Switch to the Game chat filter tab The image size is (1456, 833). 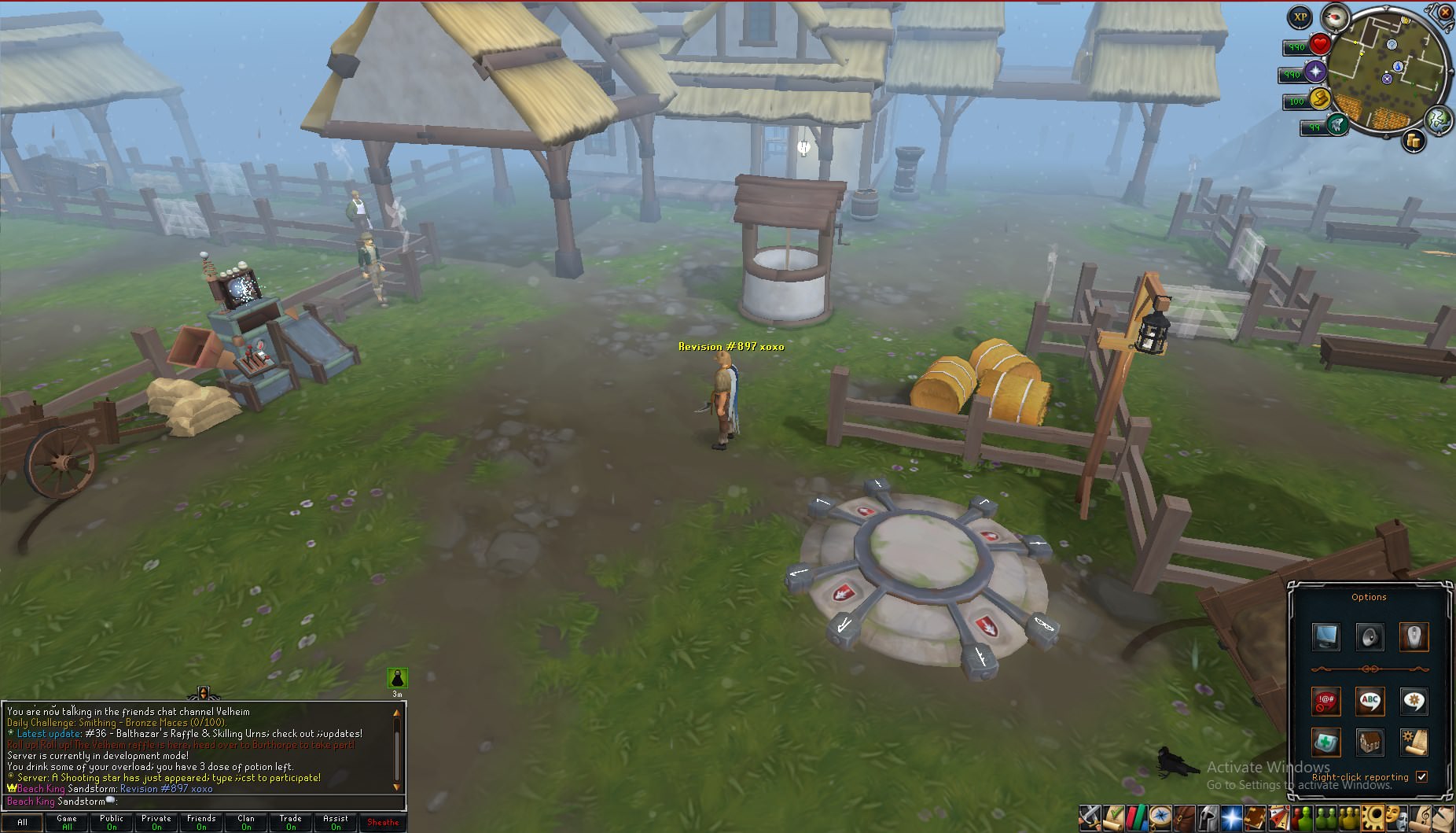coord(67,822)
